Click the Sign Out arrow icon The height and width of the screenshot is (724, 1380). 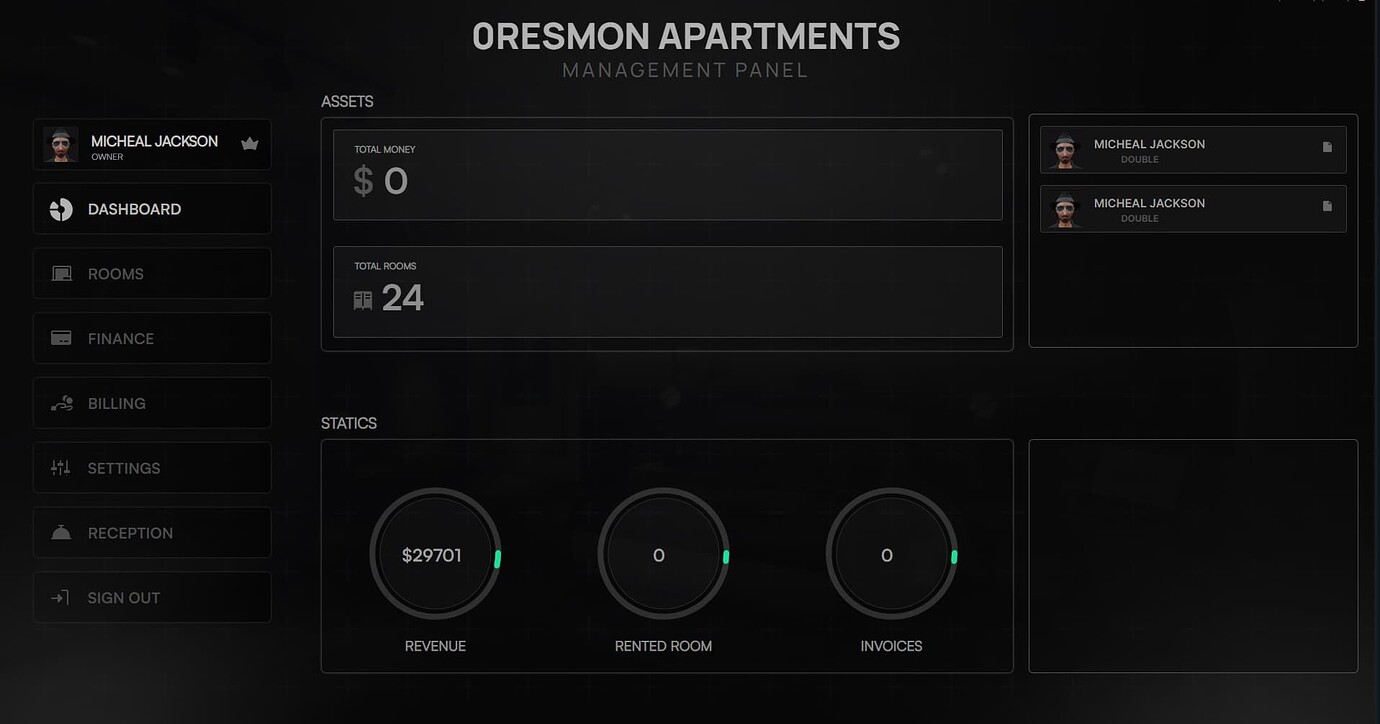(61, 597)
